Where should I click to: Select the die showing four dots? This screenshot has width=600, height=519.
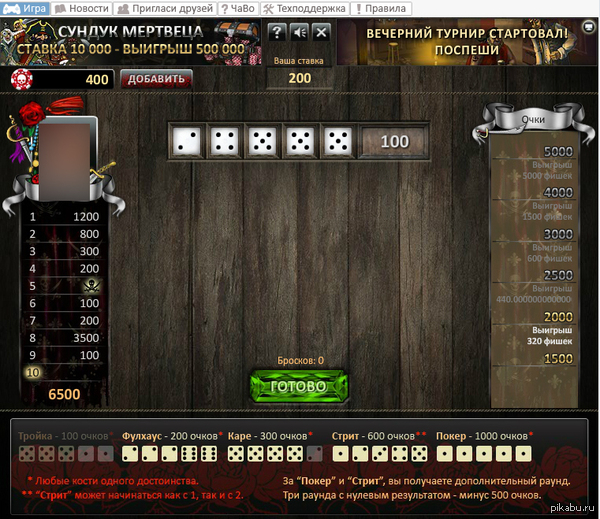point(225,142)
